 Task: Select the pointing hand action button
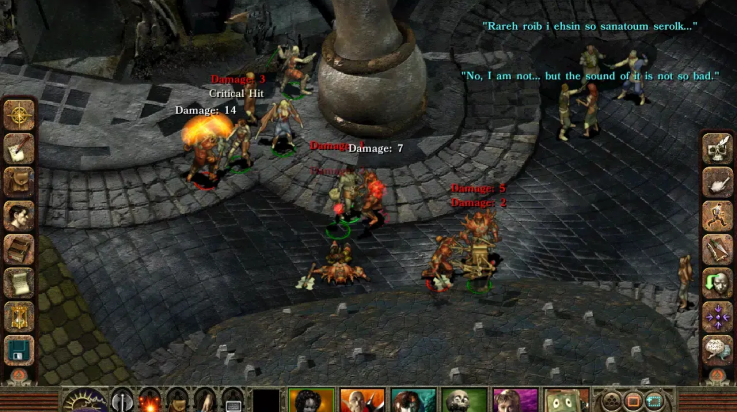[717, 181]
